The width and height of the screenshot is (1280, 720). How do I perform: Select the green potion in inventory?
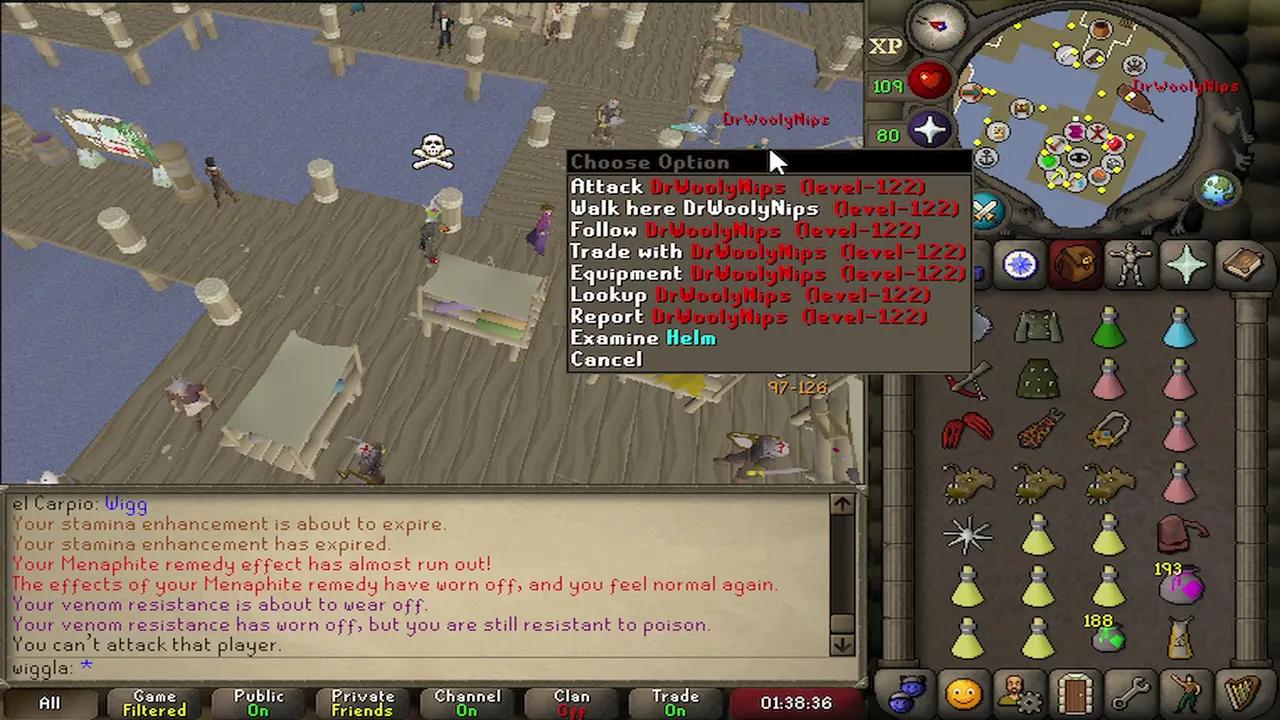tap(1108, 328)
